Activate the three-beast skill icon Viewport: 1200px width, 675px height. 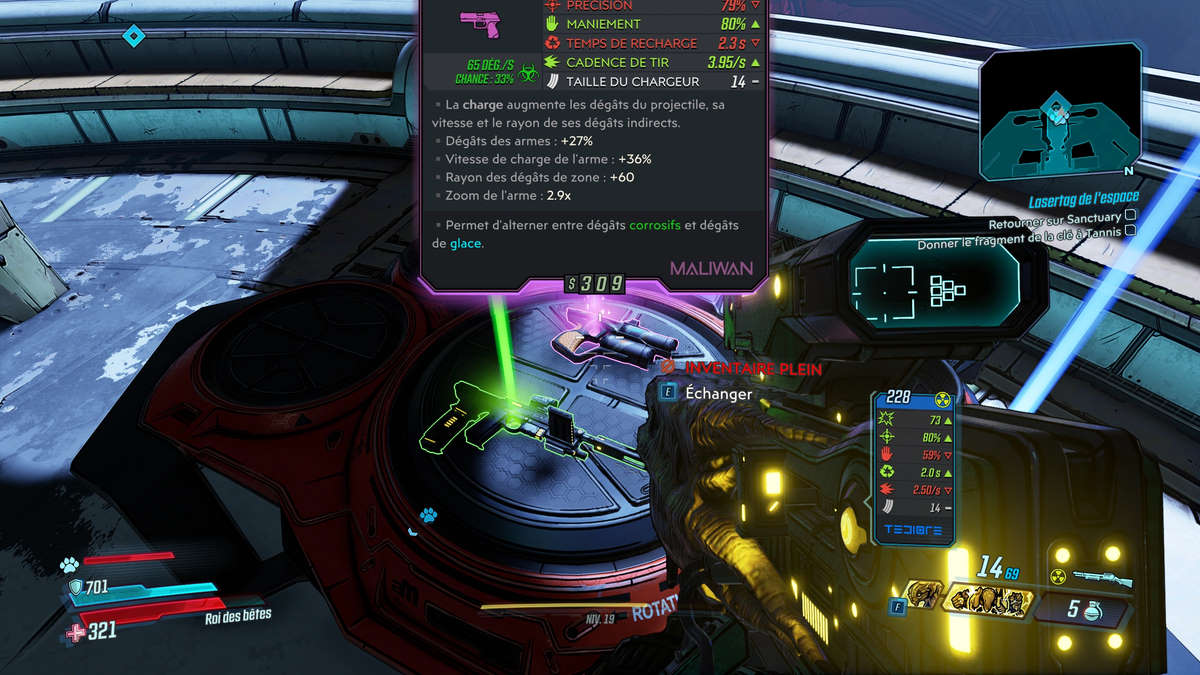pyautogui.click(x=988, y=601)
